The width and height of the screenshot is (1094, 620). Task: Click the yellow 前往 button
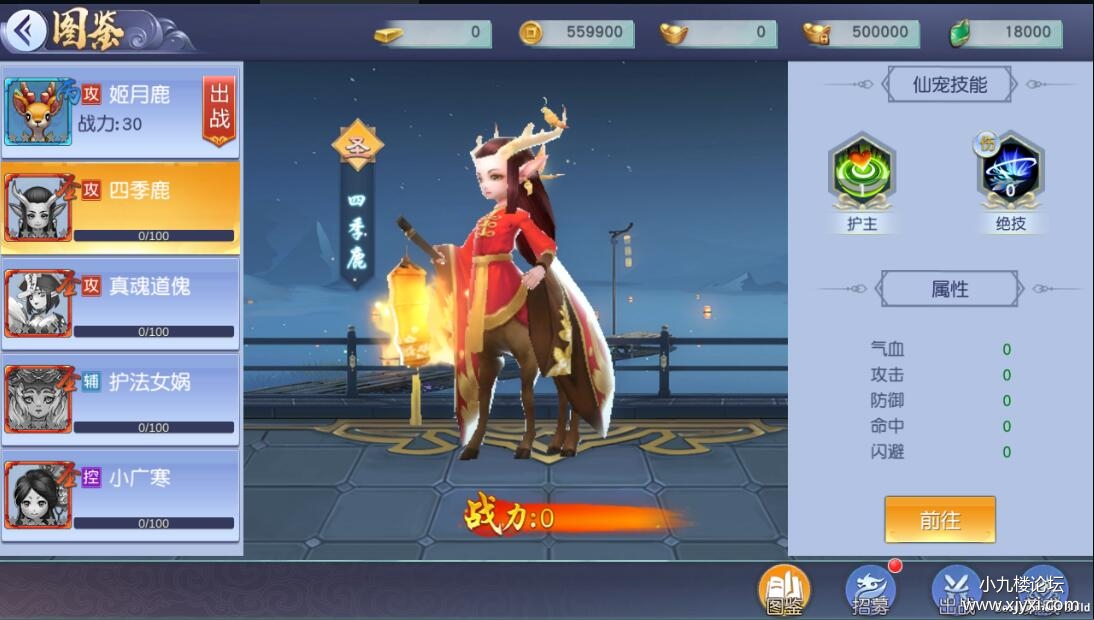[x=939, y=520]
